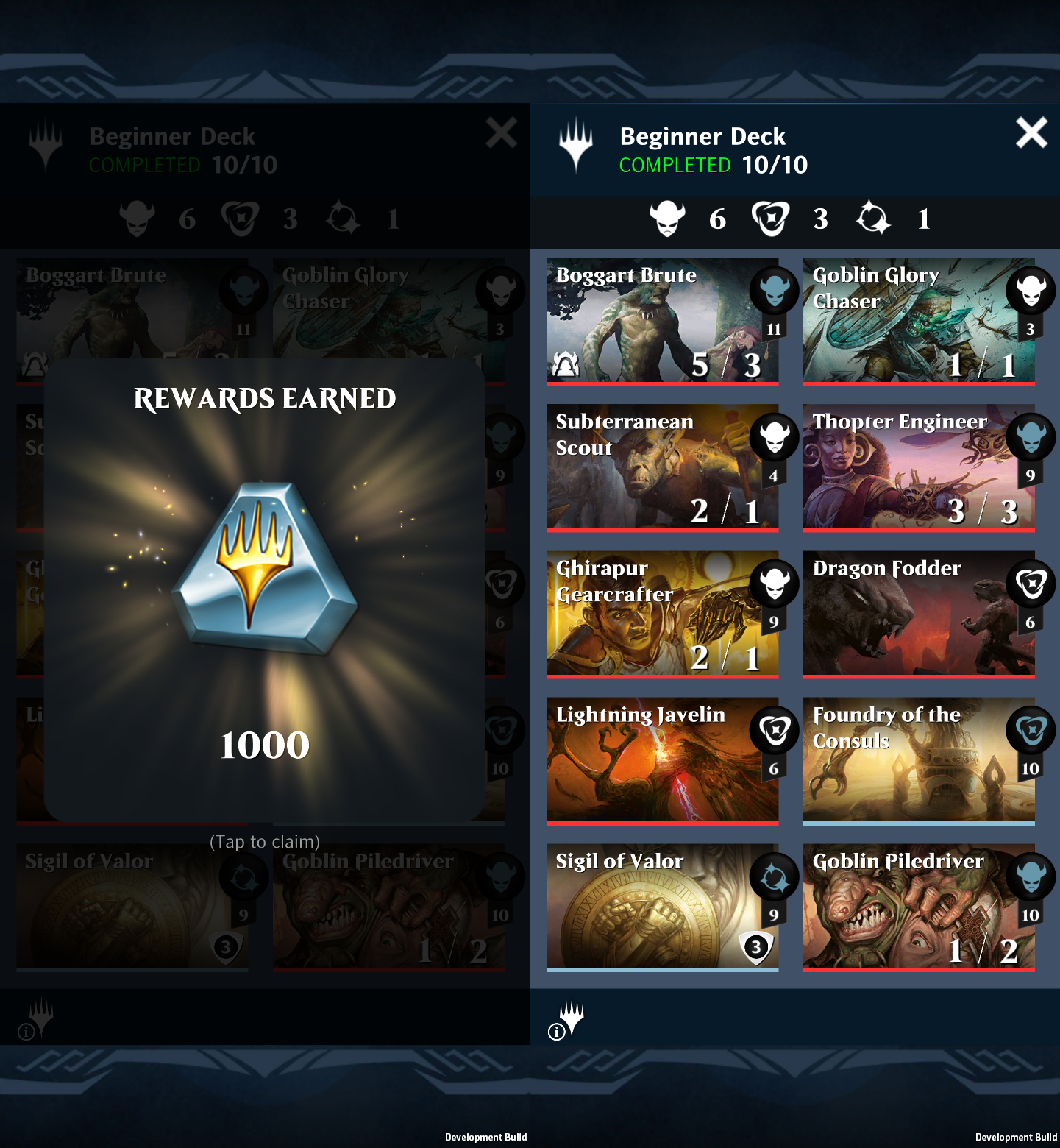Close the right Beginner Deck panel
Image resolution: width=1060 pixels, height=1148 pixels.
tap(1031, 133)
